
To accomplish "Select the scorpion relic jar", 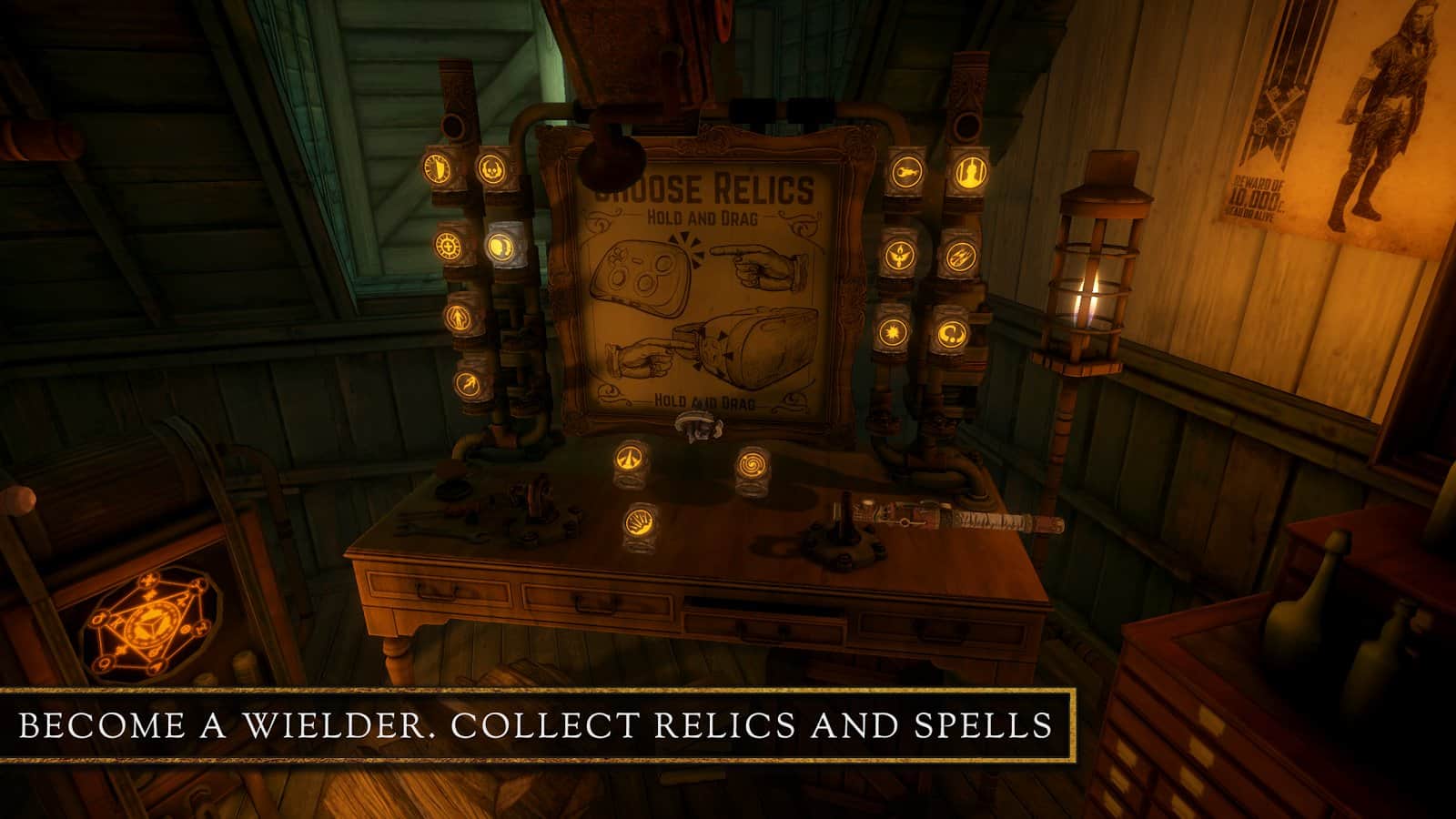I will point(905,170).
